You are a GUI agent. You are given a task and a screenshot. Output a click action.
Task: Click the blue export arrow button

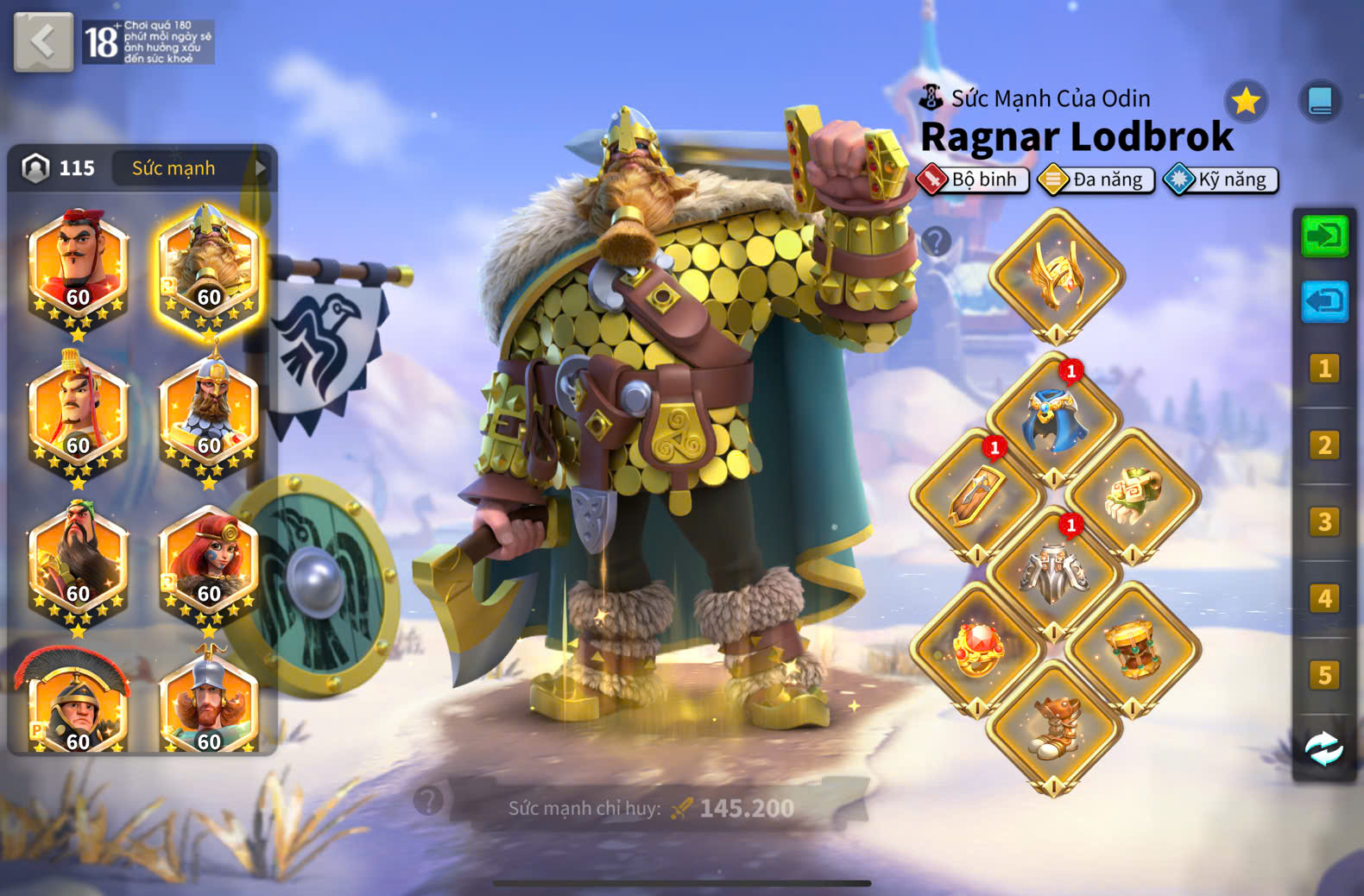pos(1324,301)
